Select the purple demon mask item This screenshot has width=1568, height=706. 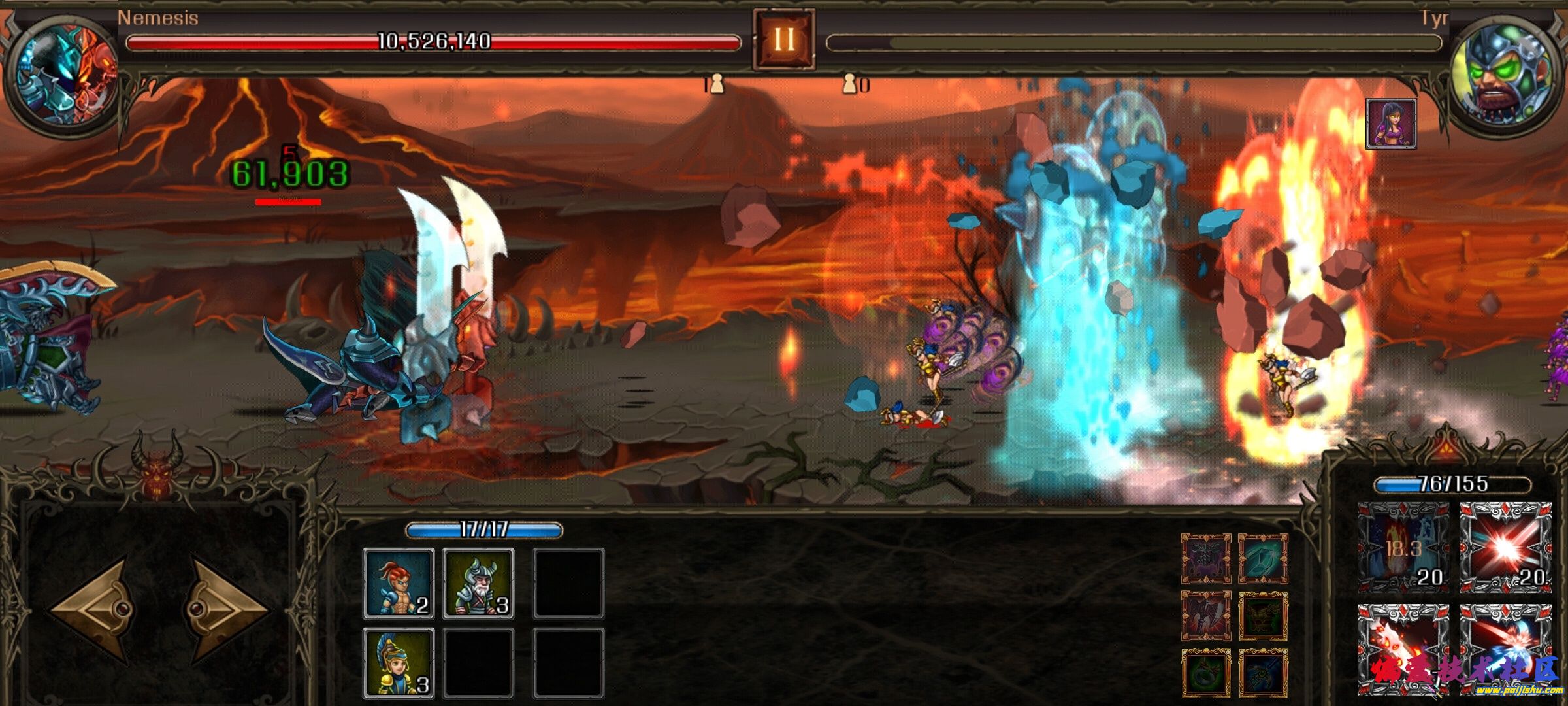click(1206, 559)
